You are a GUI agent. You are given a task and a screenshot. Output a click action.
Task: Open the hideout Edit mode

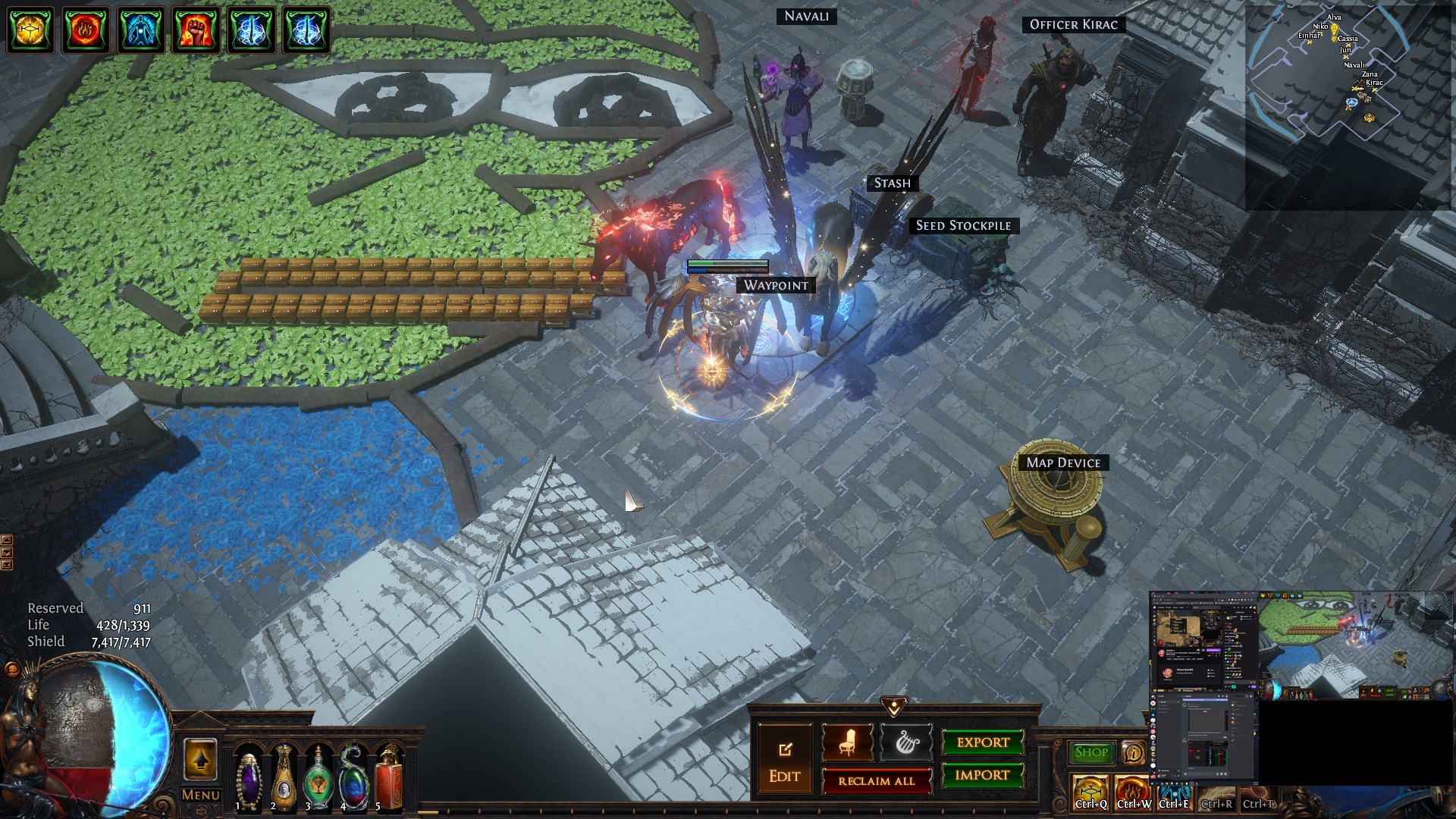pos(784,761)
